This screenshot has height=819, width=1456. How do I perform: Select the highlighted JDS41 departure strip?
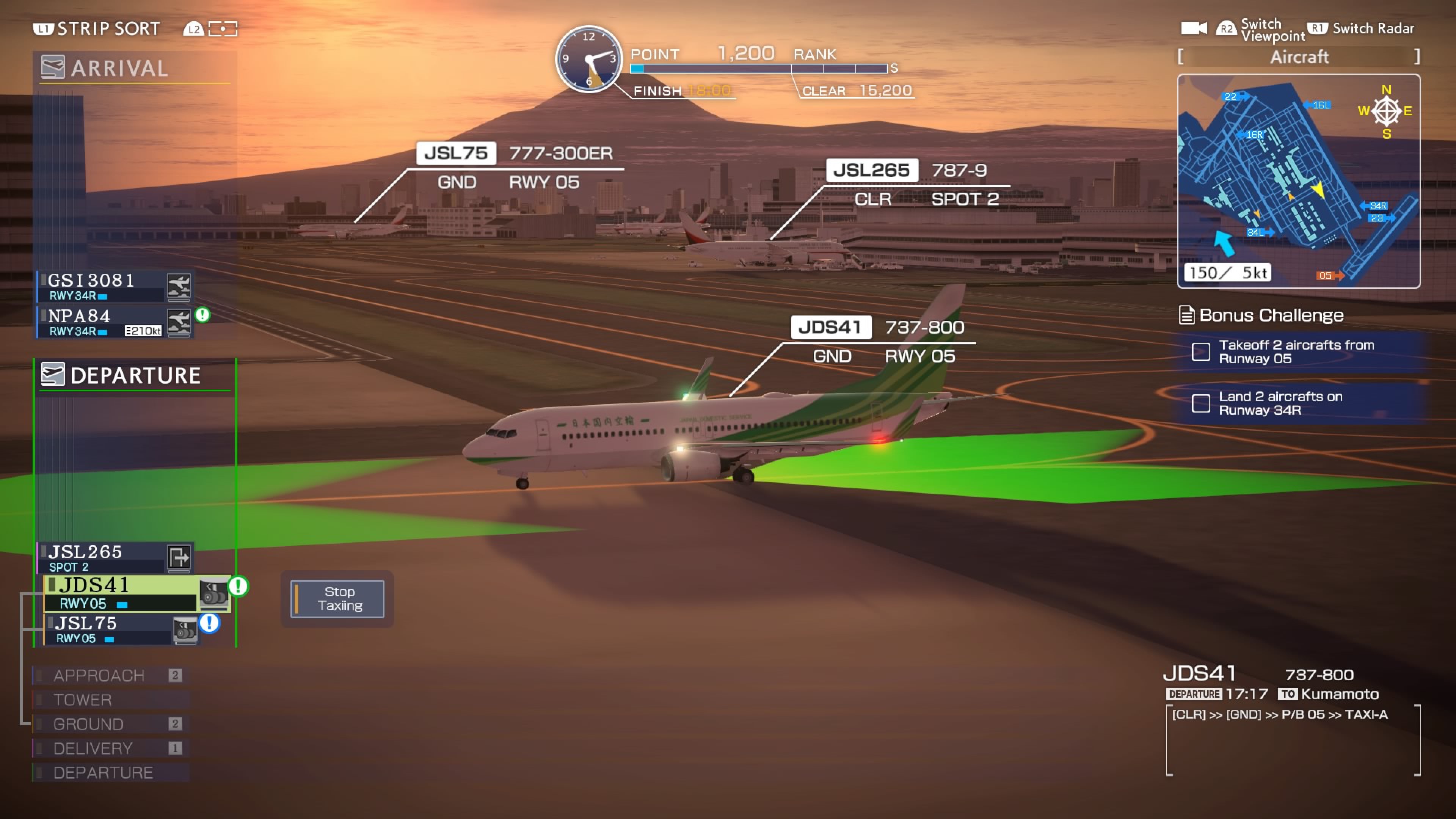pyautogui.click(x=121, y=593)
